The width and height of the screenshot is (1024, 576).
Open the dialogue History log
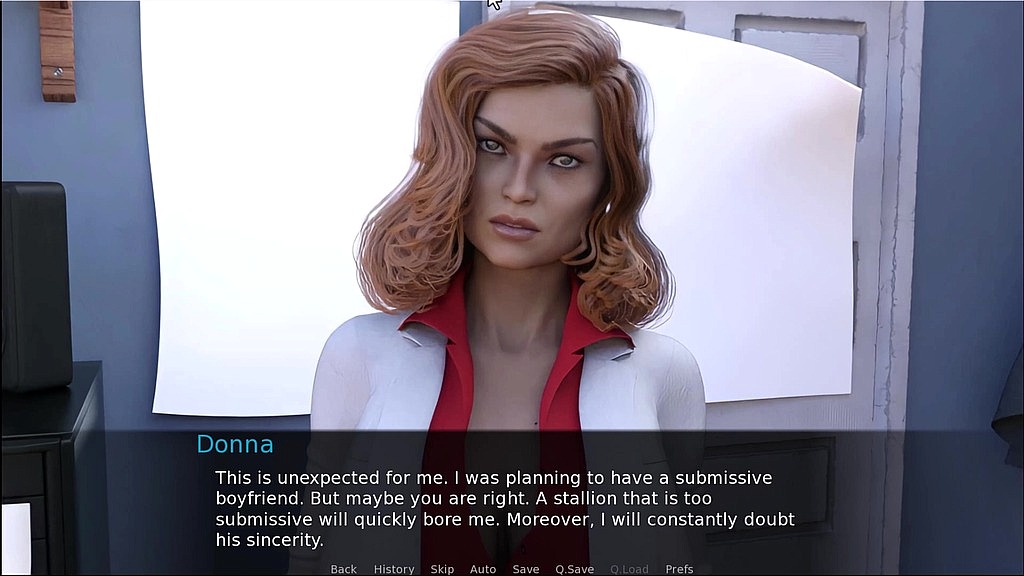(394, 569)
